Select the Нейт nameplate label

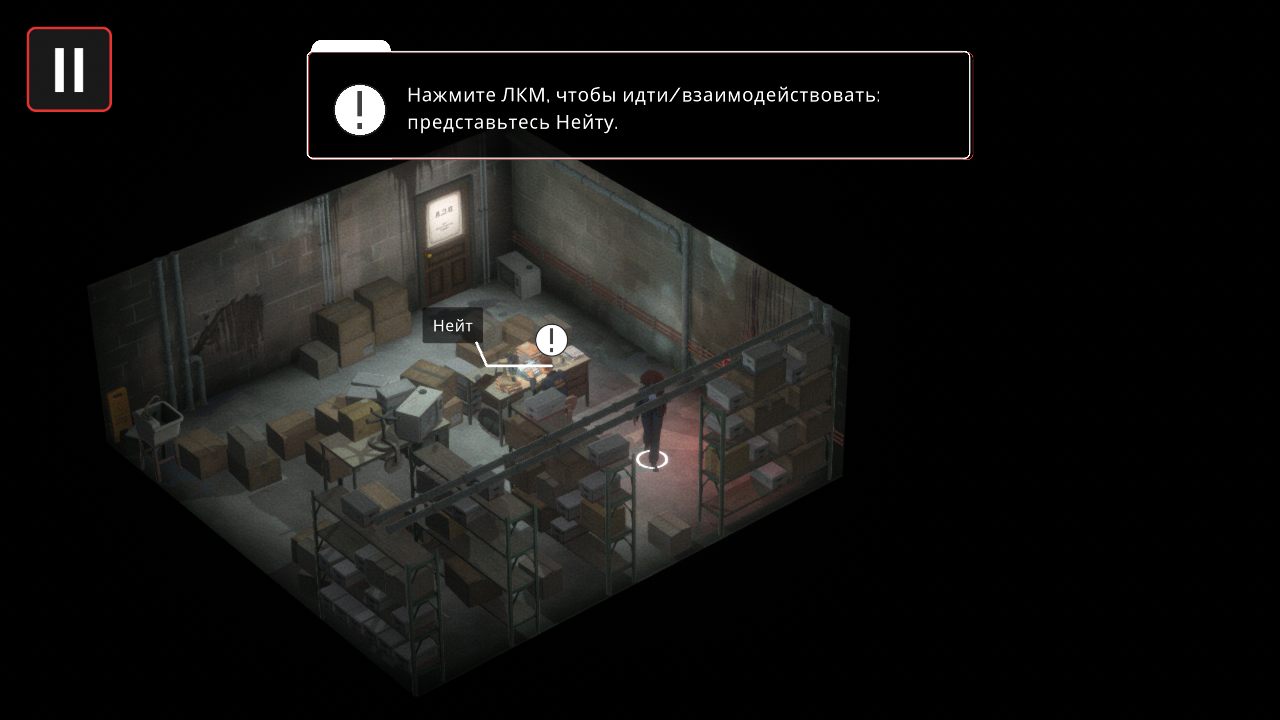[x=453, y=326]
